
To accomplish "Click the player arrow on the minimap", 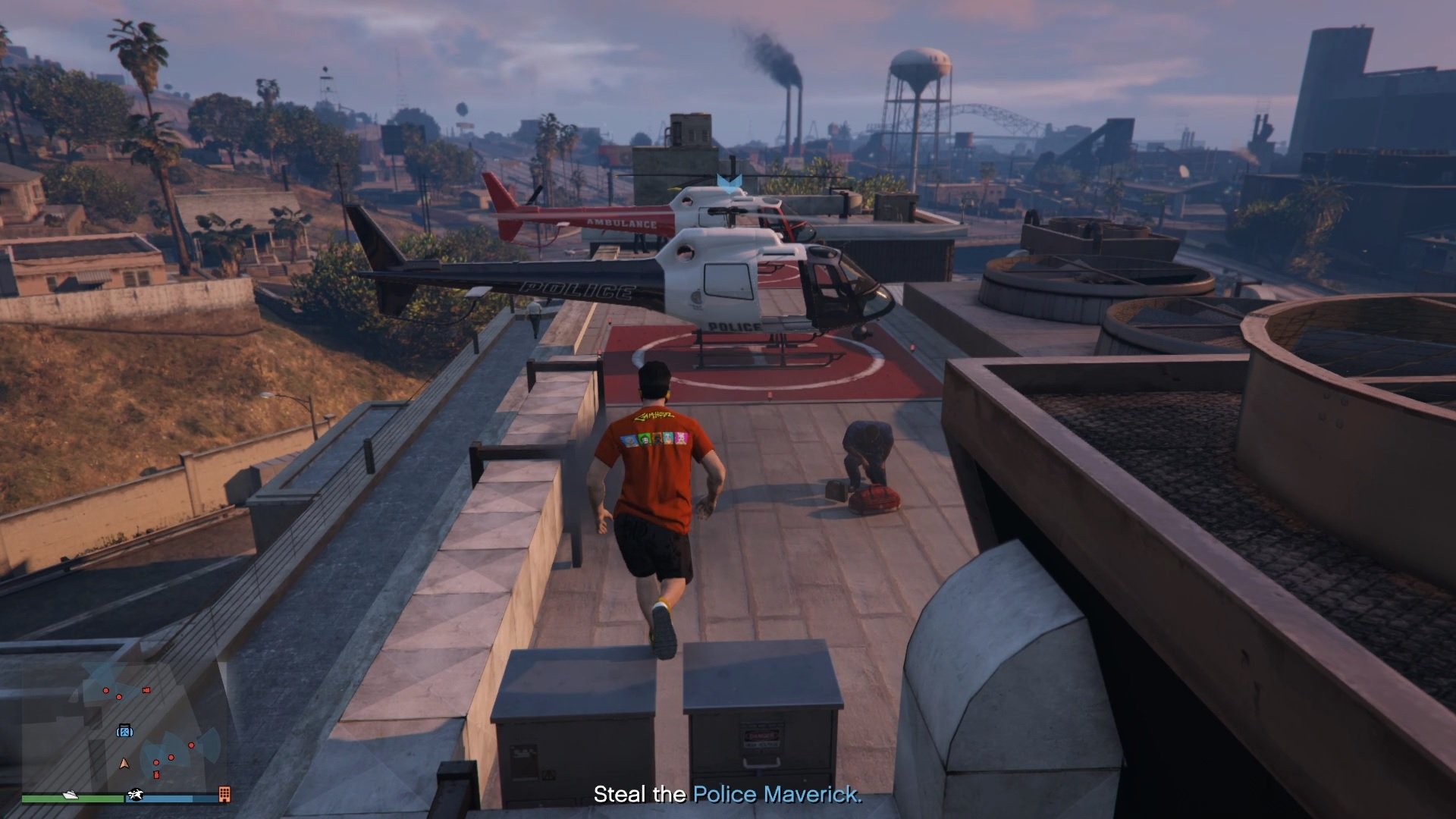I will pos(124,764).
